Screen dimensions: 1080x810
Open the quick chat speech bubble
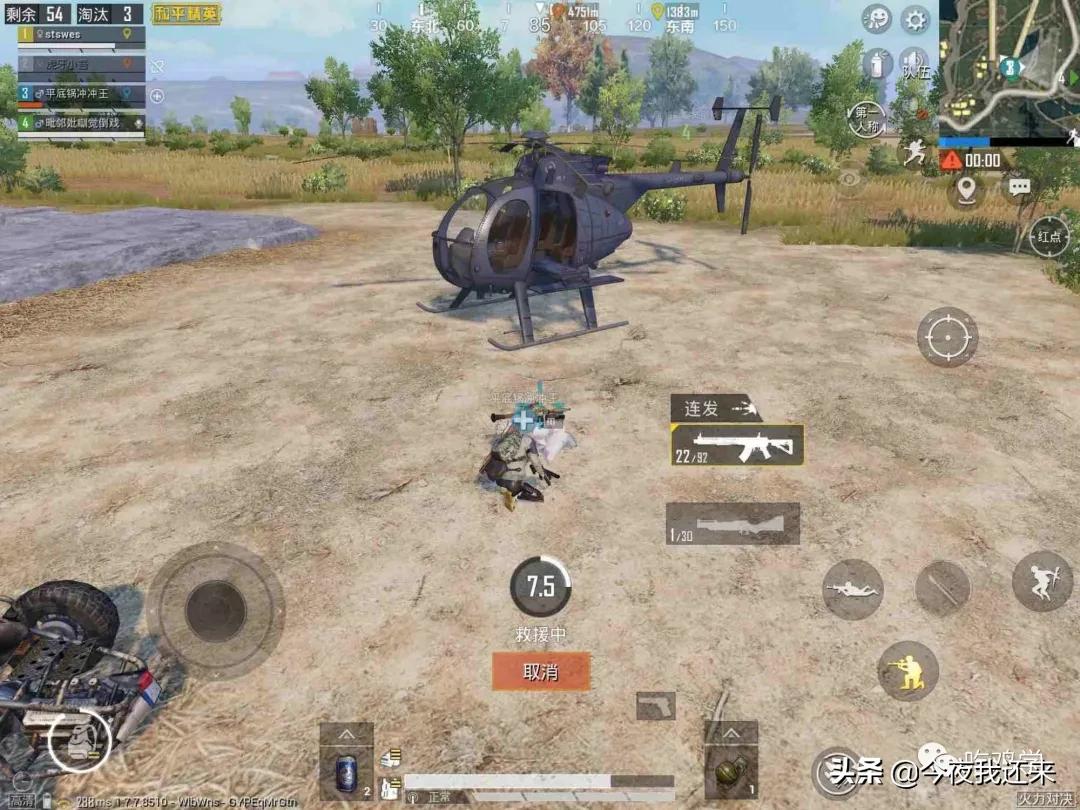click(x=1019, y=187)
